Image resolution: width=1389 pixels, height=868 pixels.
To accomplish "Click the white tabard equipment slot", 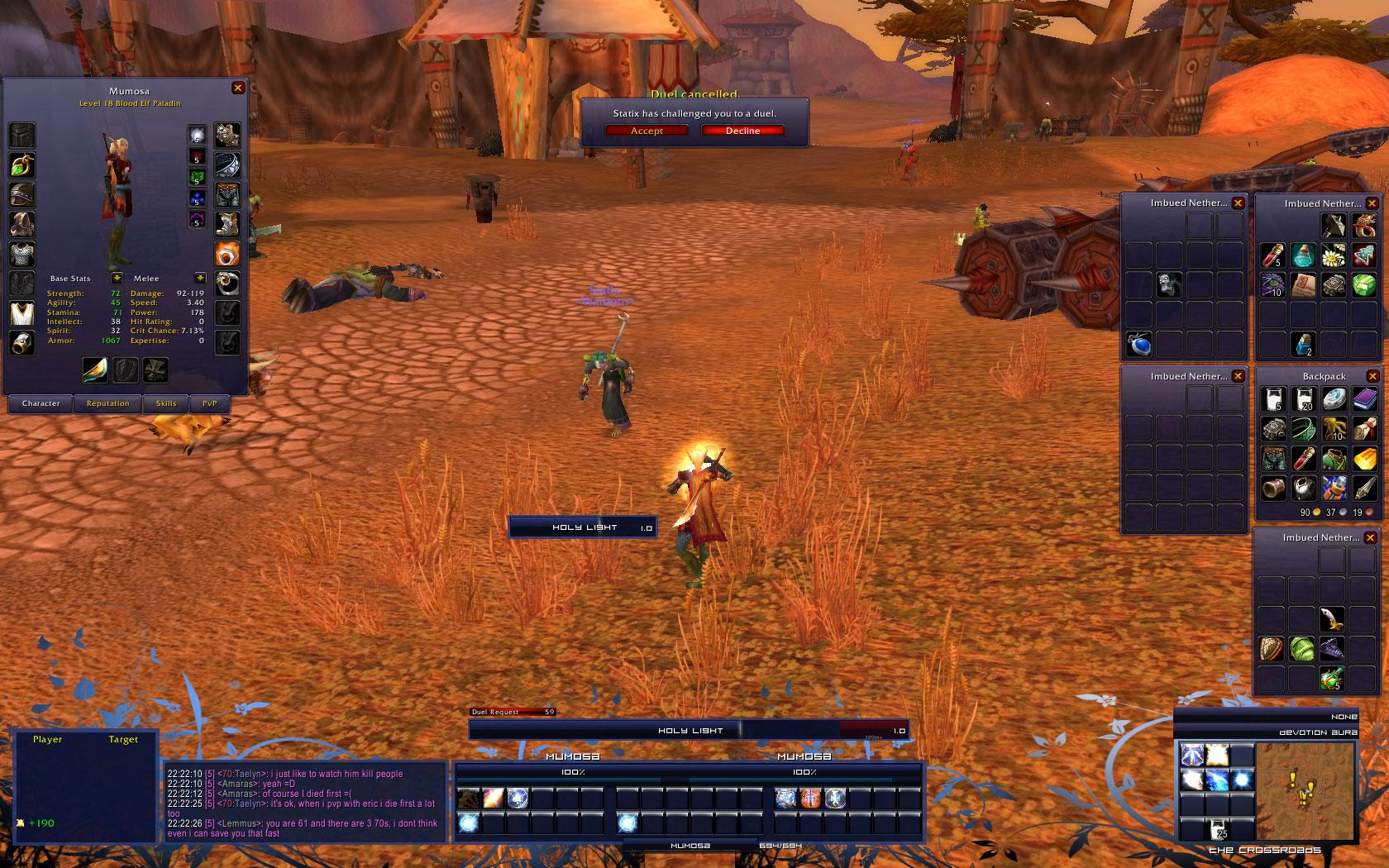I will click(22, 313).
